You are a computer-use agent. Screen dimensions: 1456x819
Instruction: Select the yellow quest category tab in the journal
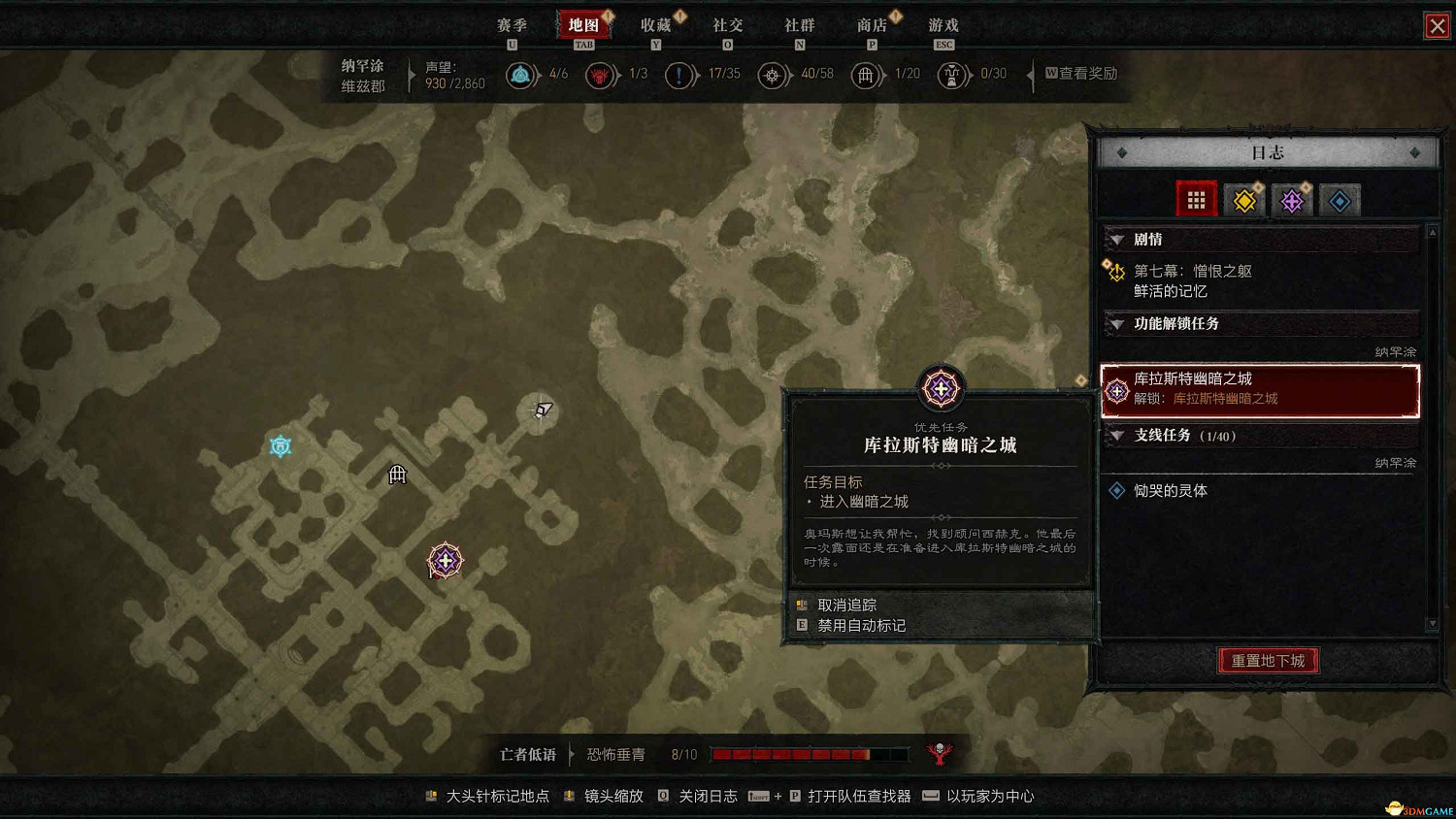pos(1243,200)
